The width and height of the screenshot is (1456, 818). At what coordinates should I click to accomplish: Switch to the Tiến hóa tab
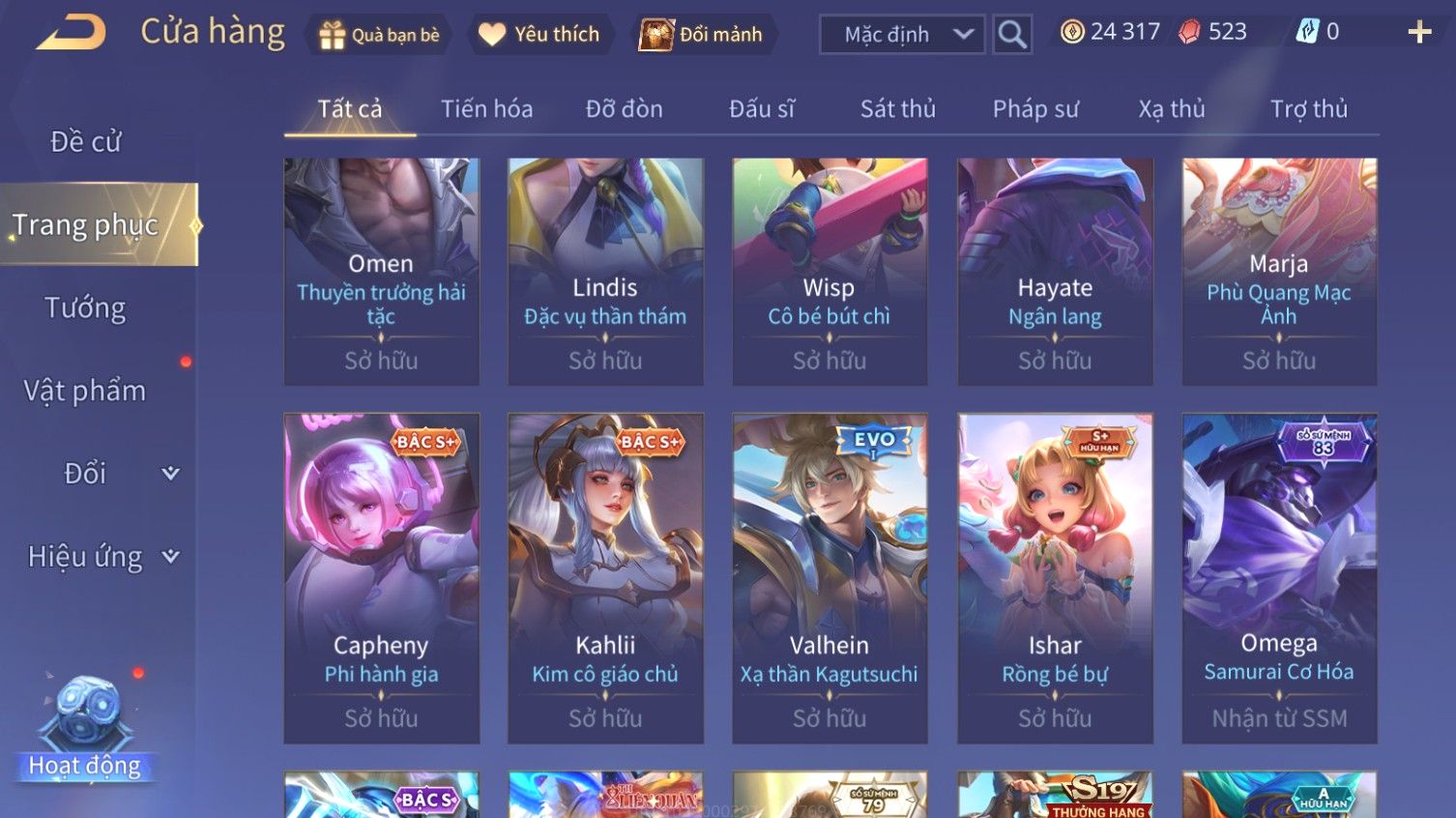486,109
